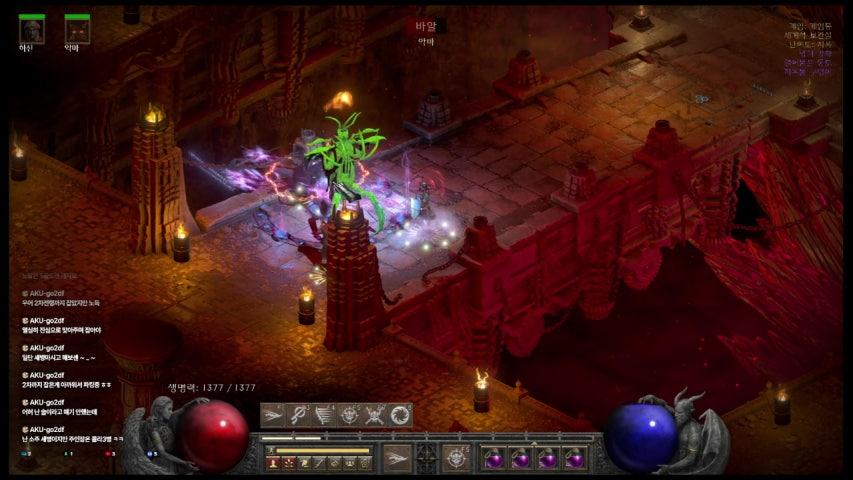Activate the swirling vortex skill icon
853x480 pixels.
(x=400, y=415)
